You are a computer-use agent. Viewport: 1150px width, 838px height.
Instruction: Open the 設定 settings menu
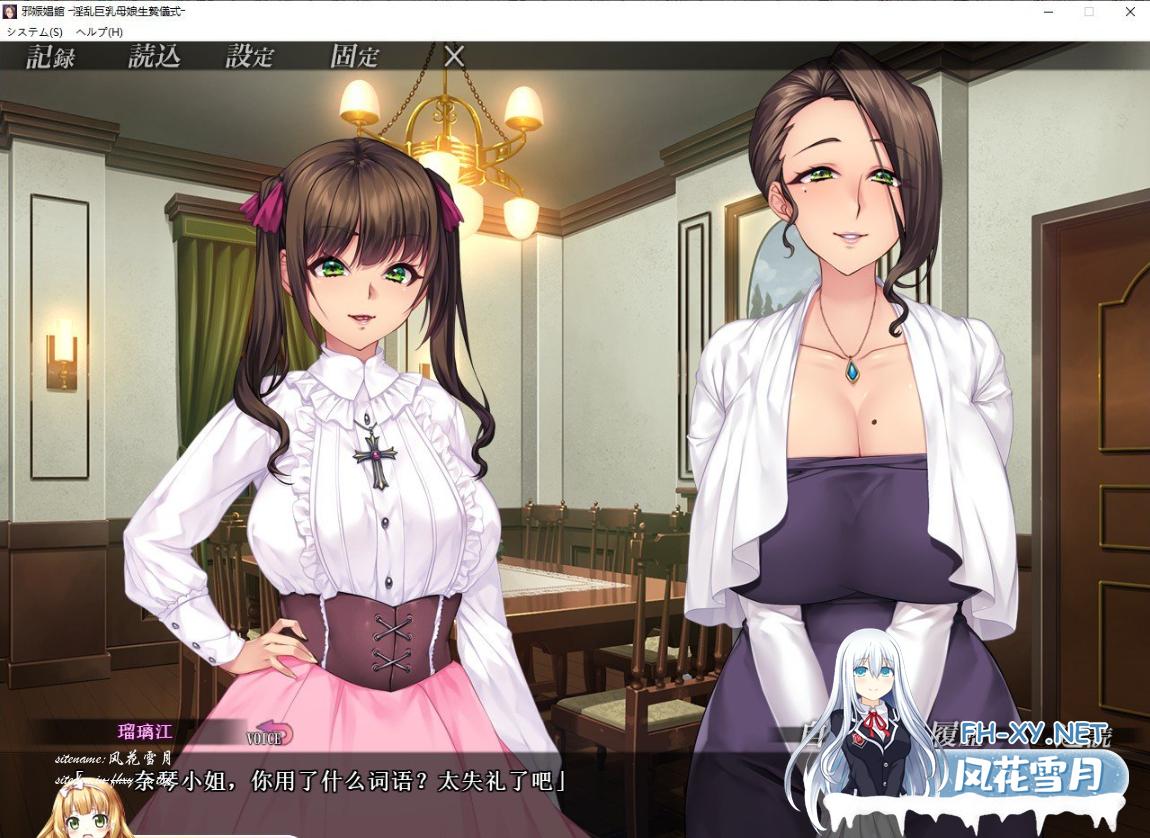(x=250, y=56)
